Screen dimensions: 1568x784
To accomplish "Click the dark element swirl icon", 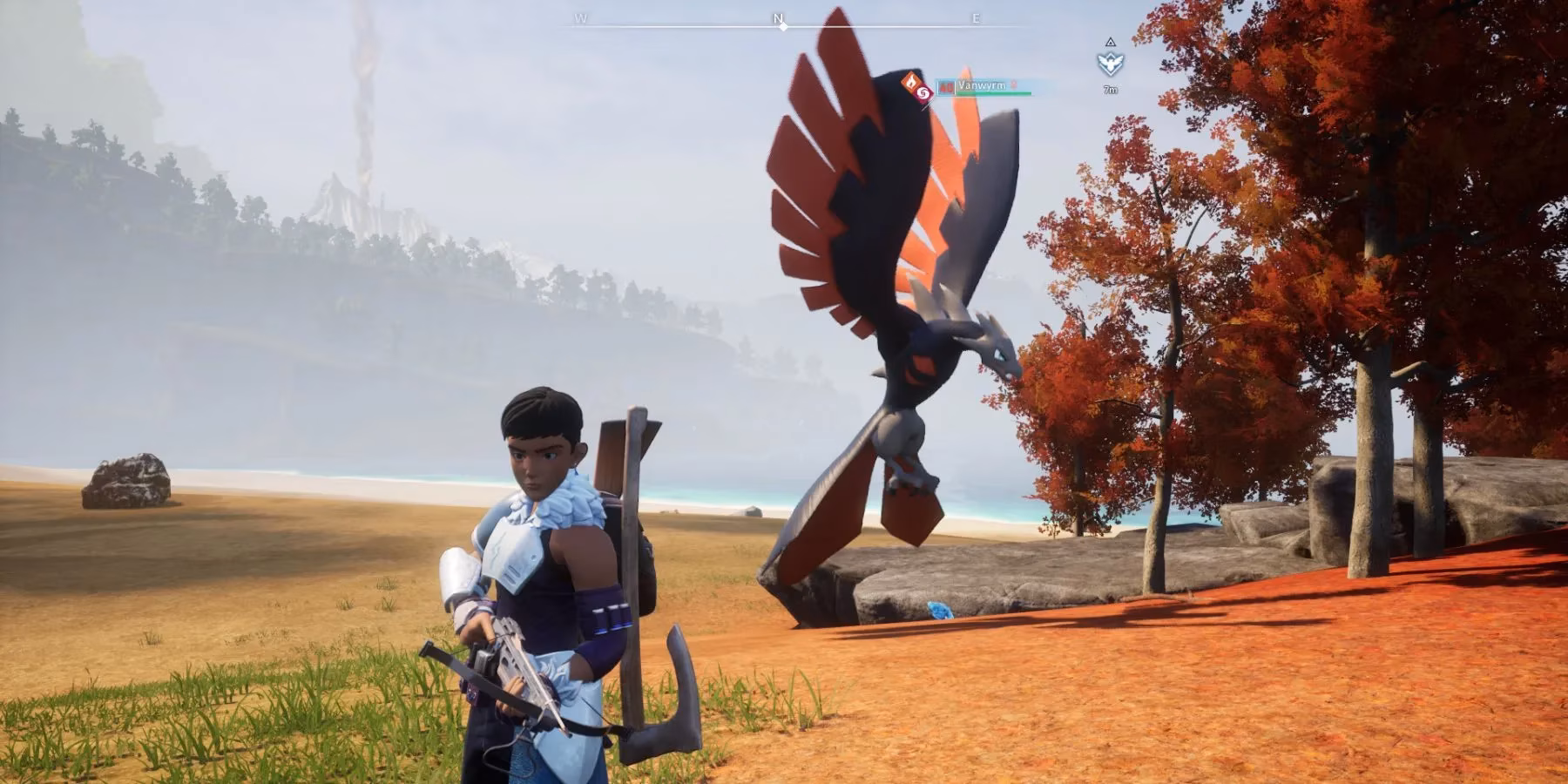I will pos(924,93).
